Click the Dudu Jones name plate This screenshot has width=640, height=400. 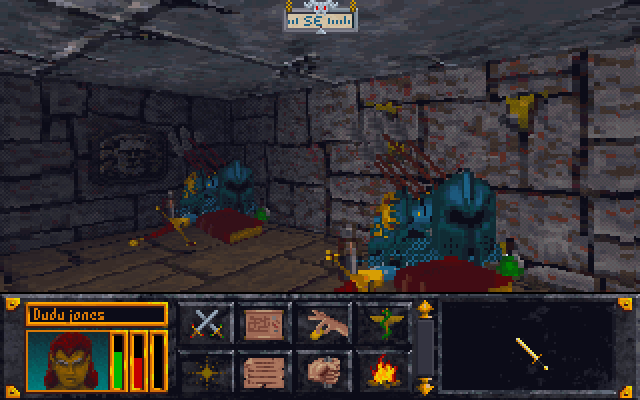[96, 314]
